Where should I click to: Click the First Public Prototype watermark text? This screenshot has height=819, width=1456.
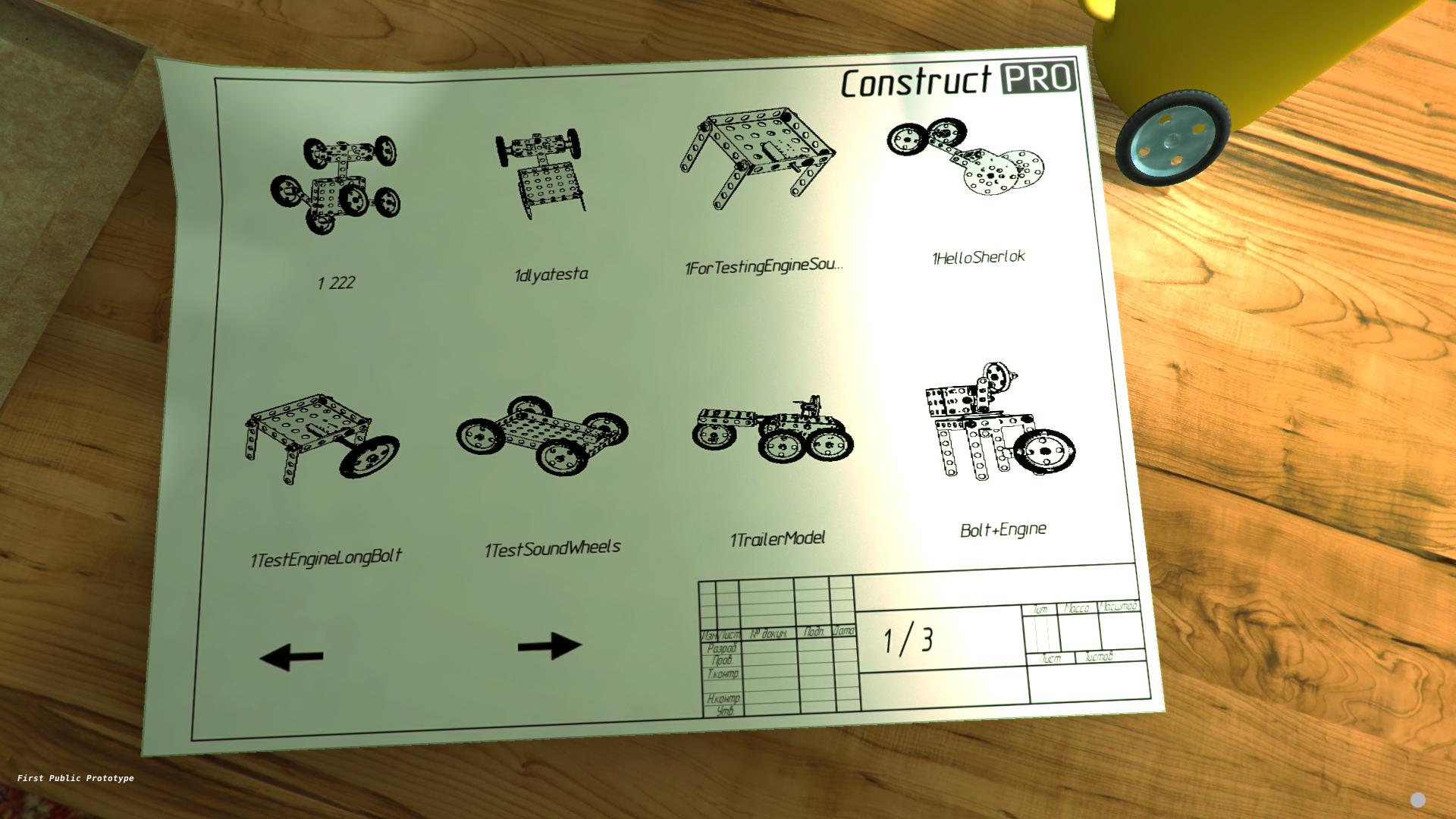pyautogui.click(x=77, y=778)
